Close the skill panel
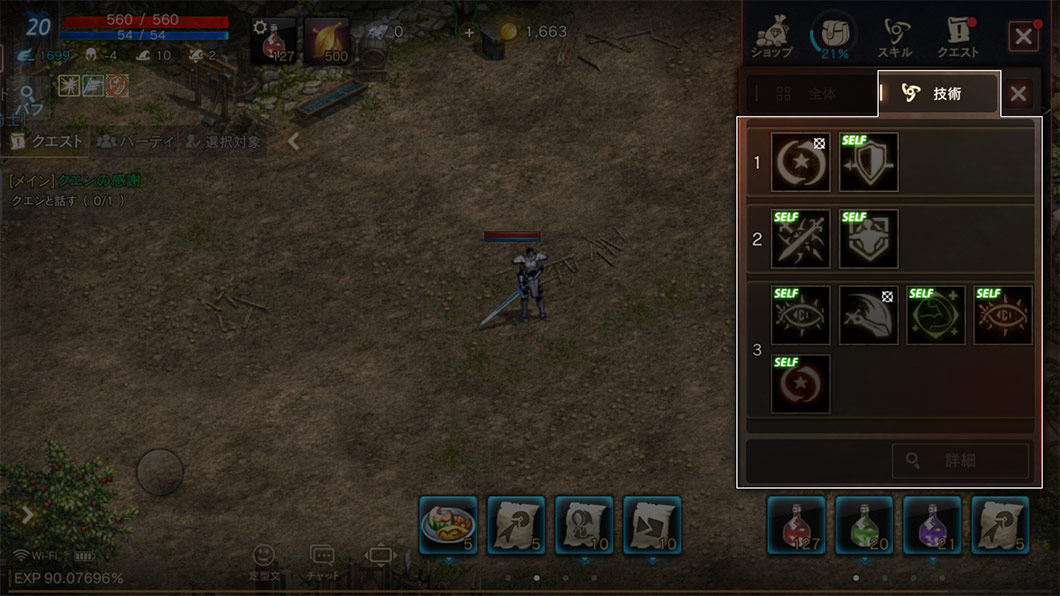The height and width of the screenshot is (596, 1060). 1018,94
